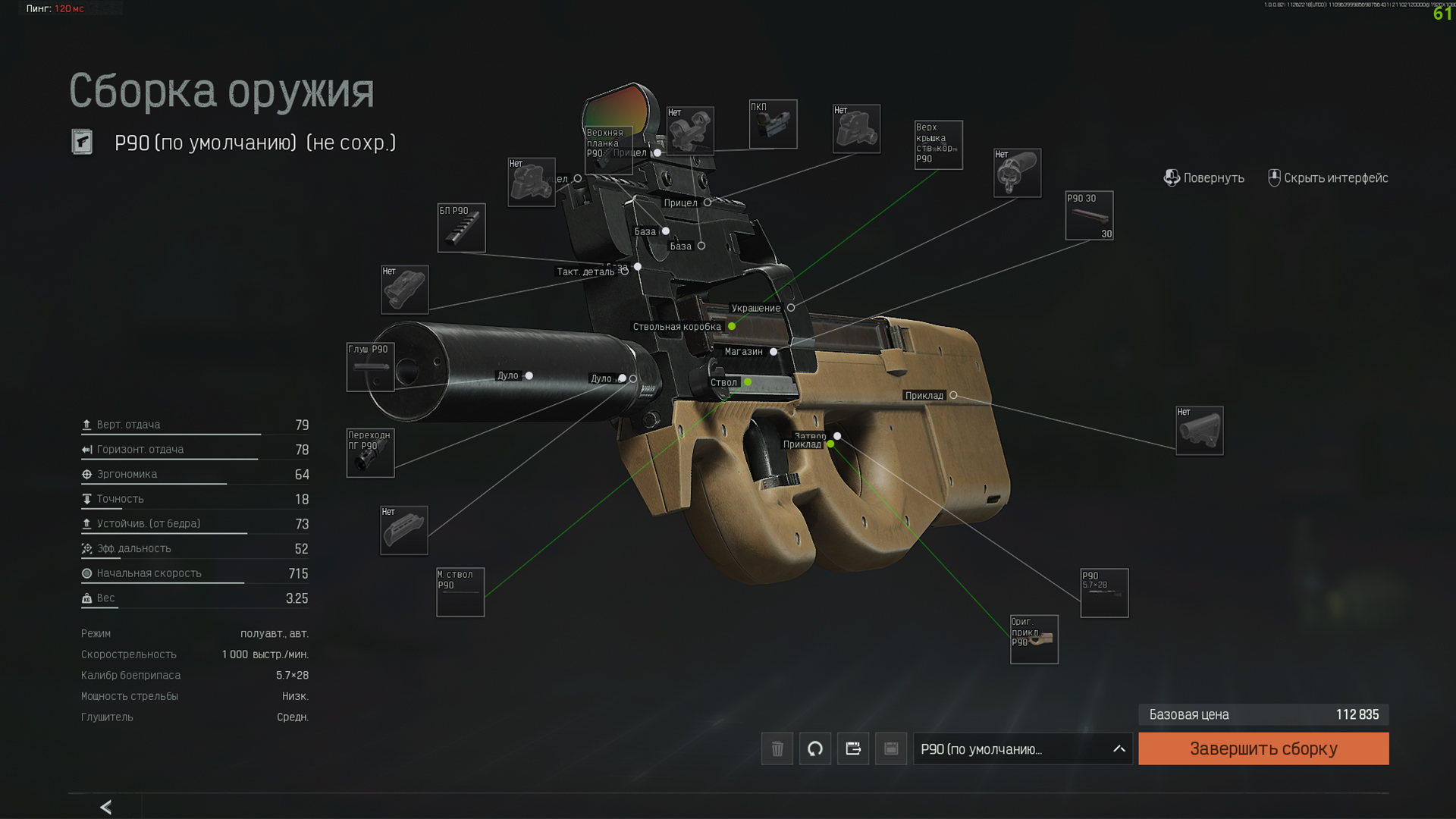This screenshot has width=1456, height=819.
Task: Delete the build with the trash icon
Action: 777,748
